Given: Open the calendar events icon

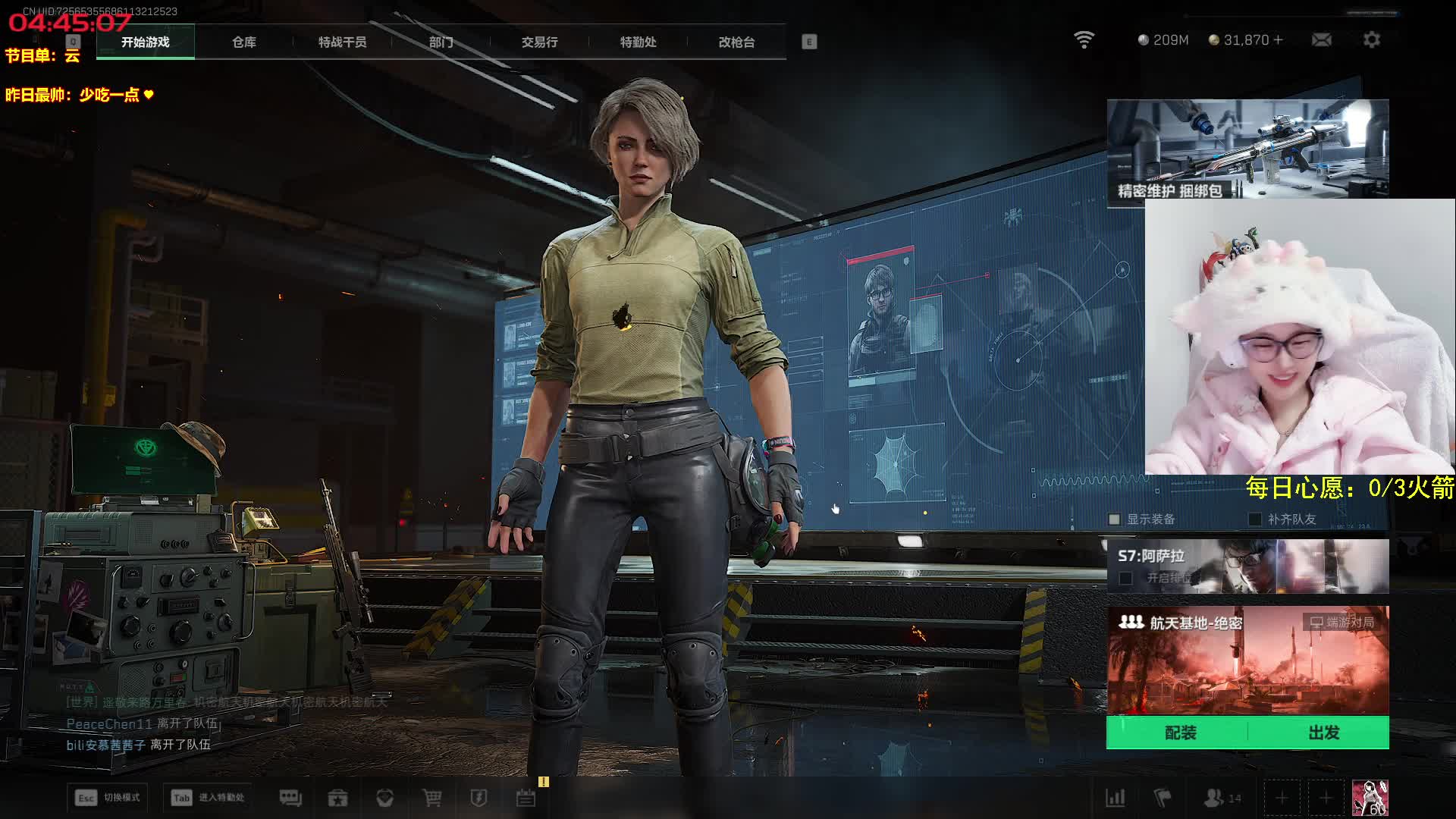Looking at the screenshot, I should coord(526,798).
